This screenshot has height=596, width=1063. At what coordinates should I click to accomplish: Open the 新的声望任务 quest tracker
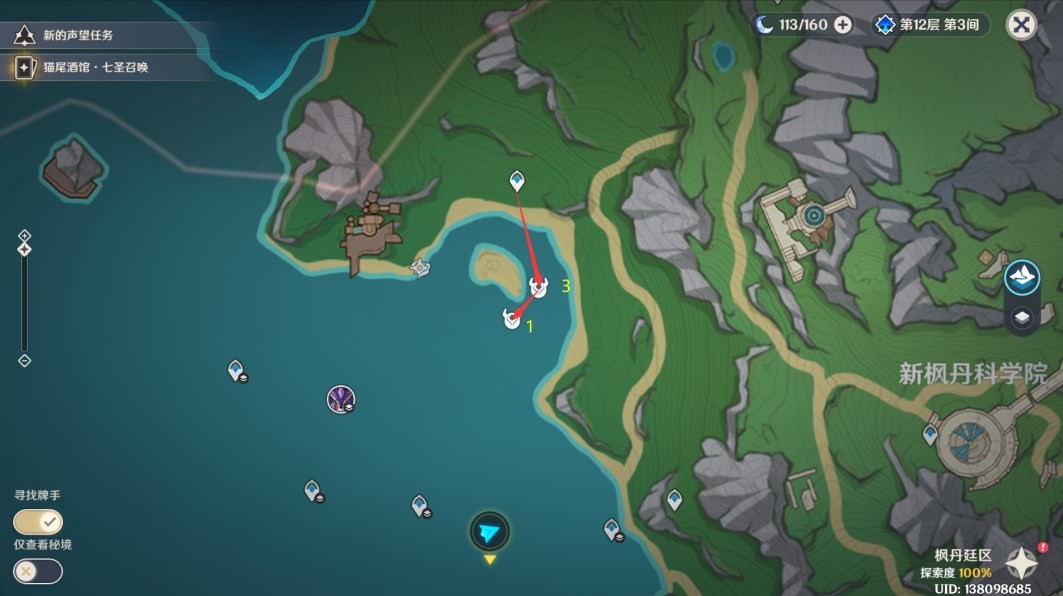tap(78, 35)
